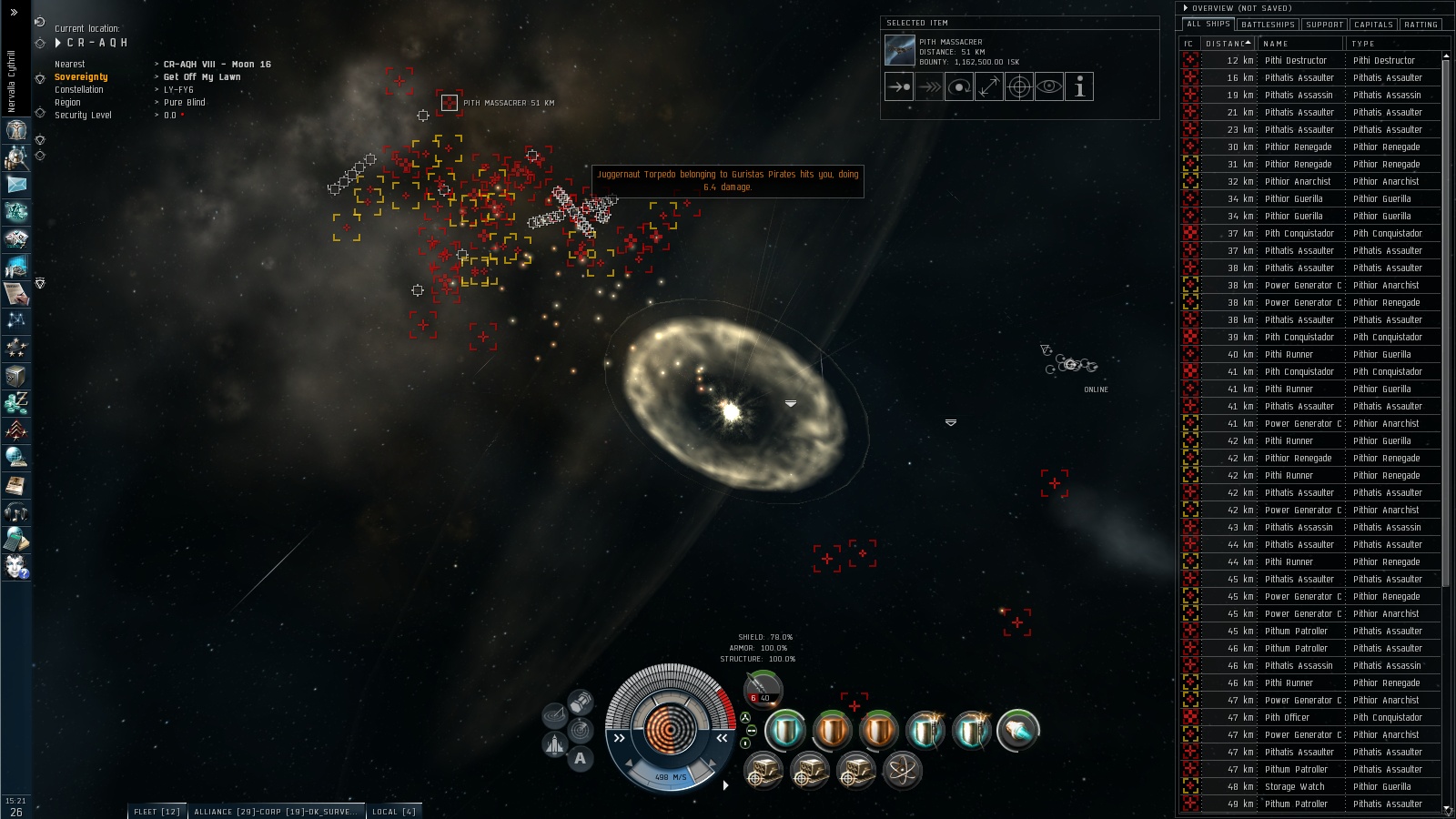Select the Capitals overview tab
Screen dimensions: 1456x819
1373,25
